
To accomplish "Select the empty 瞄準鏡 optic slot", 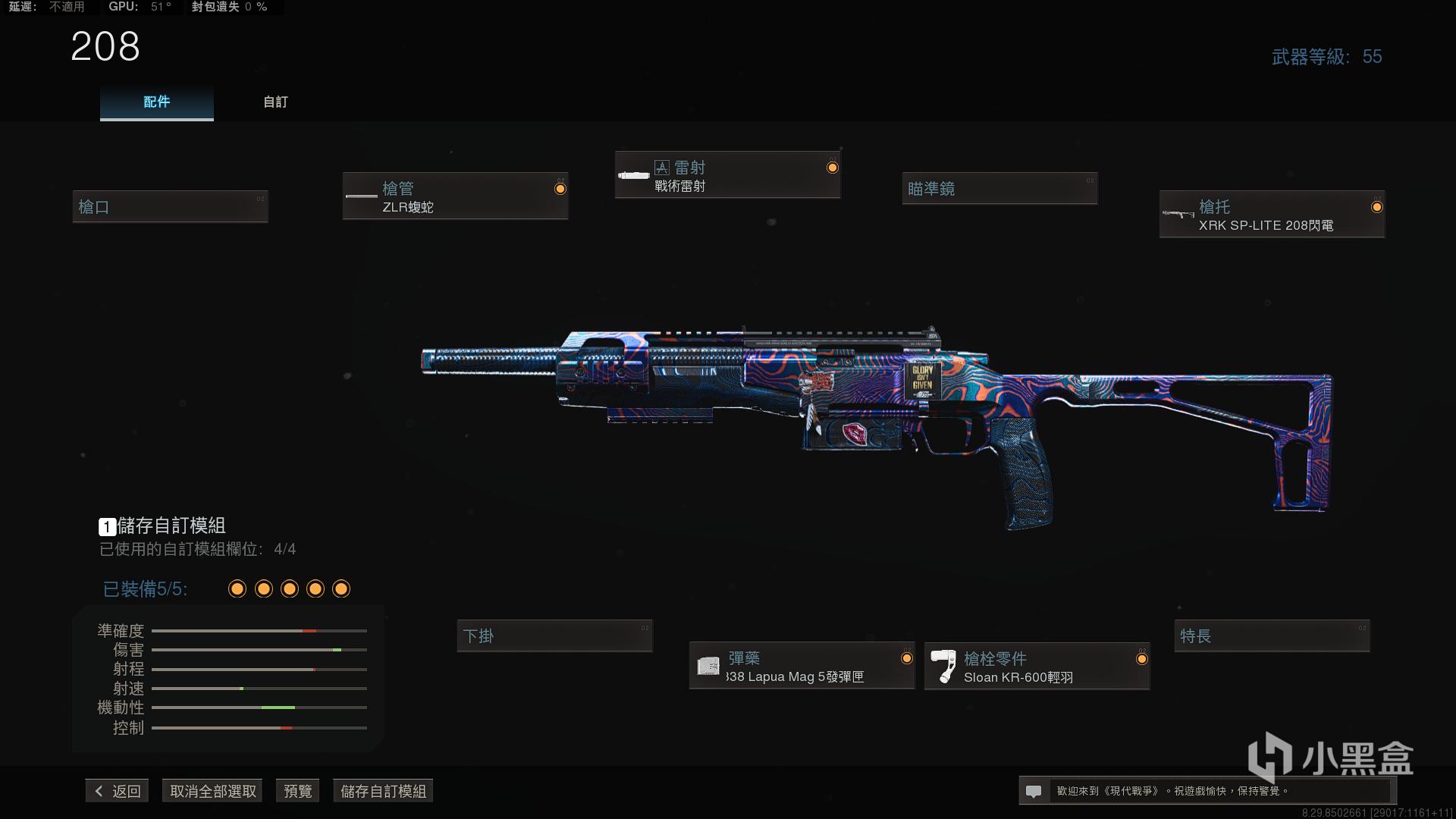I will [999, 189].
